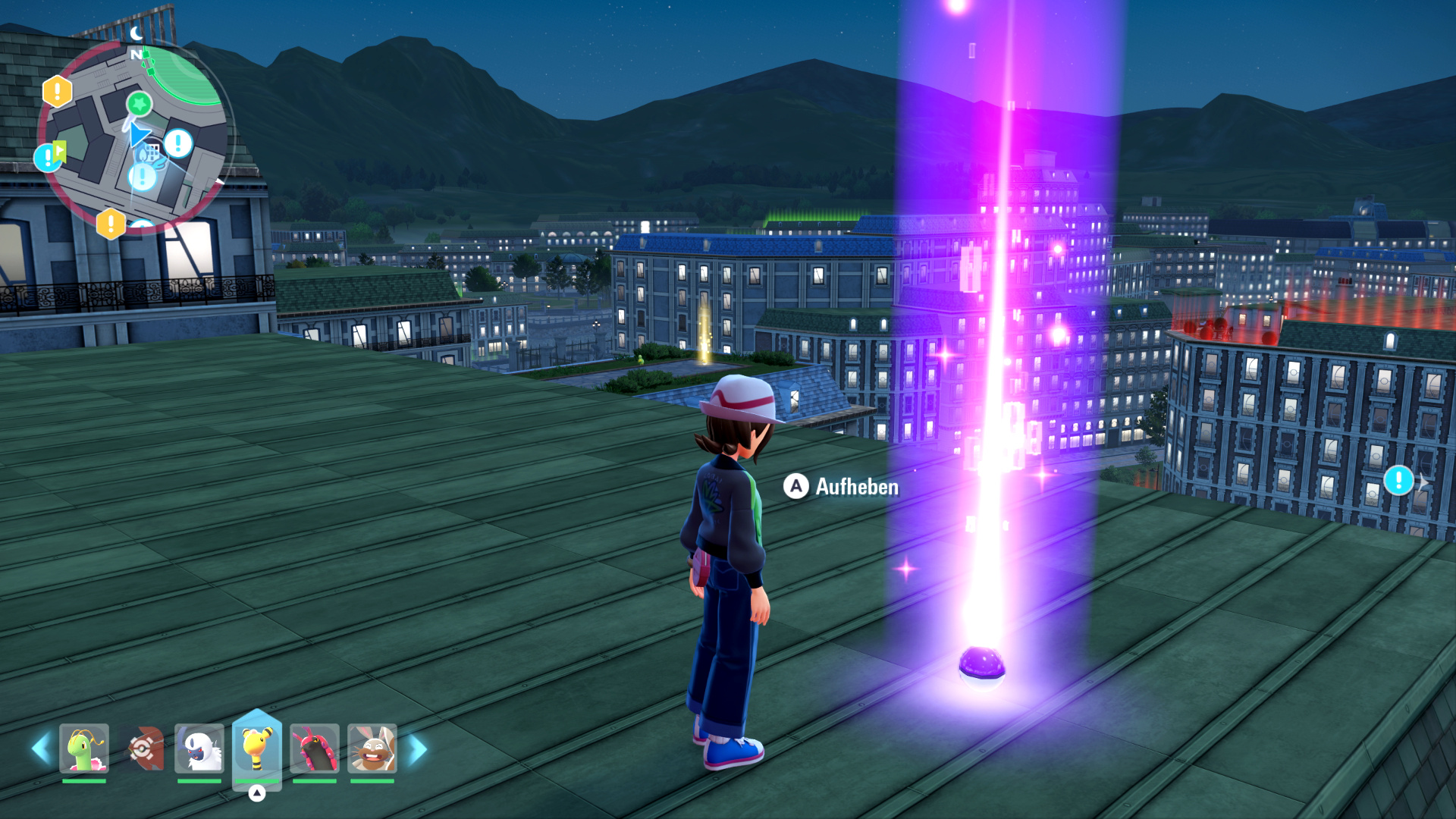Click the right arrow of the party bar
This screenshot has width=1456, height=819.
click(x=418, y=749)
